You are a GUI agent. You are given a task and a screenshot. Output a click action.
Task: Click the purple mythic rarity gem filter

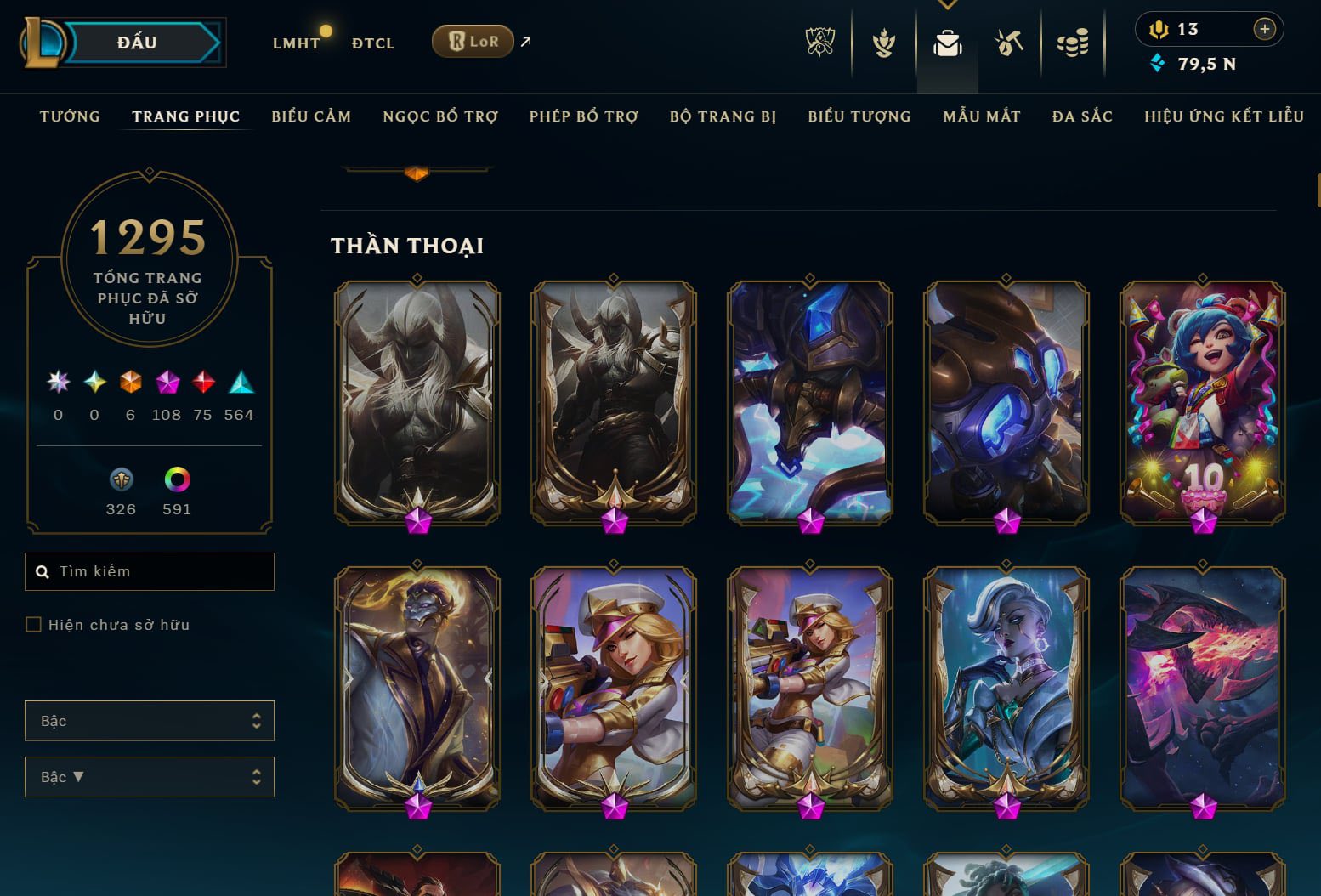(167, 383)
